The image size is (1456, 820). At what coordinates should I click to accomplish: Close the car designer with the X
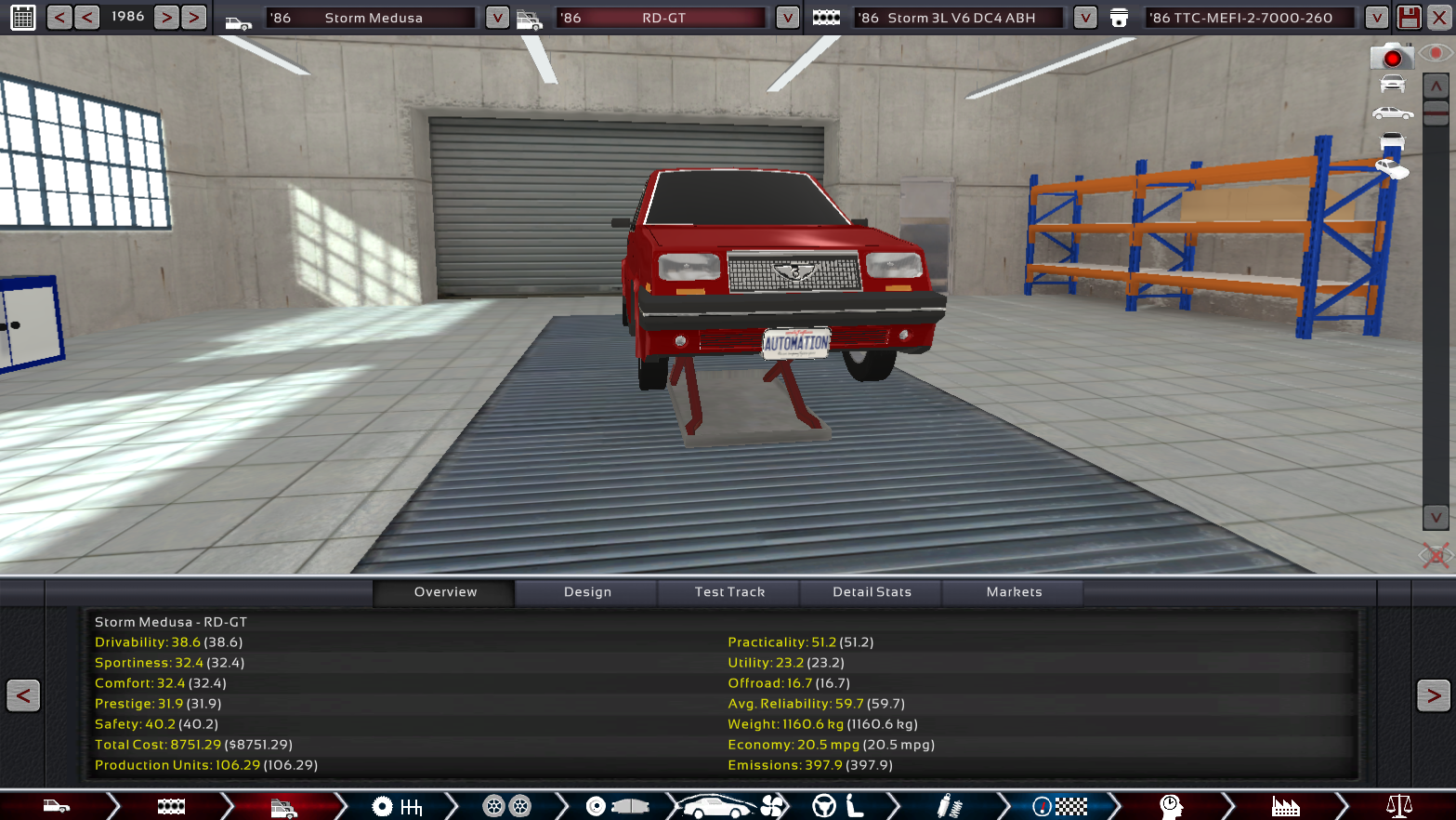click(1439, 18)
